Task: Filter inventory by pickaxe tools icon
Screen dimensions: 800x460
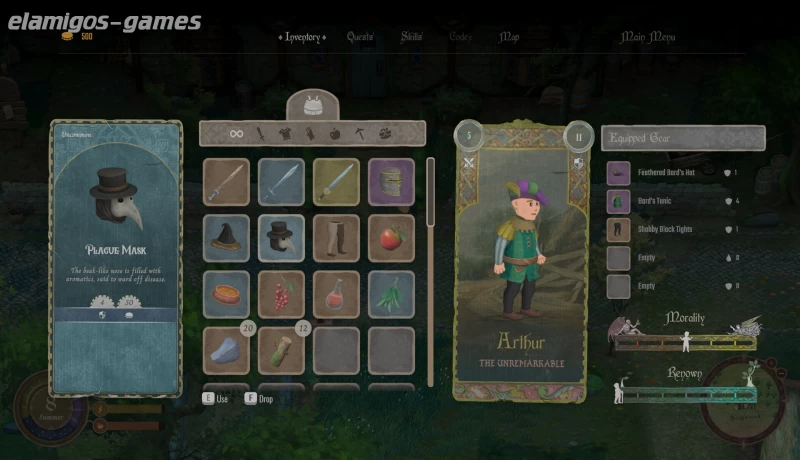Action: coord(357,133)
